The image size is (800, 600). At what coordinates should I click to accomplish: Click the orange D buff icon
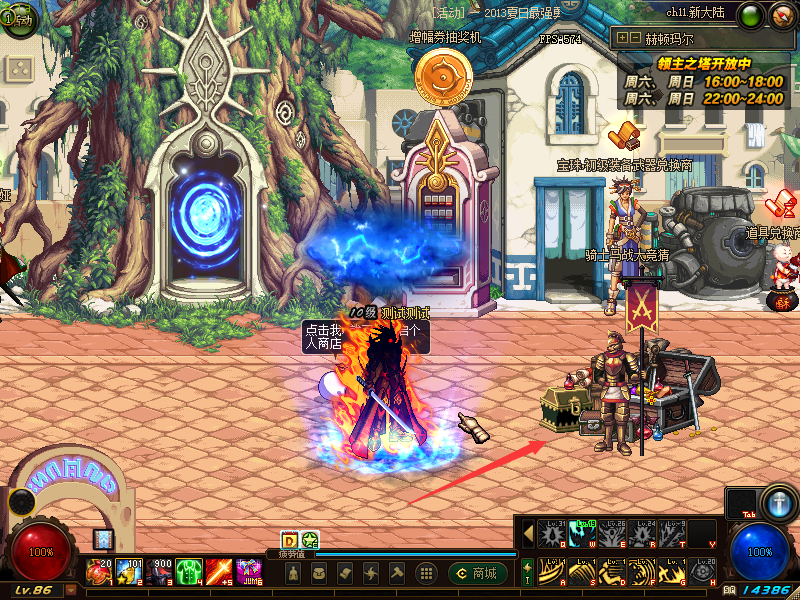(289, 540)
